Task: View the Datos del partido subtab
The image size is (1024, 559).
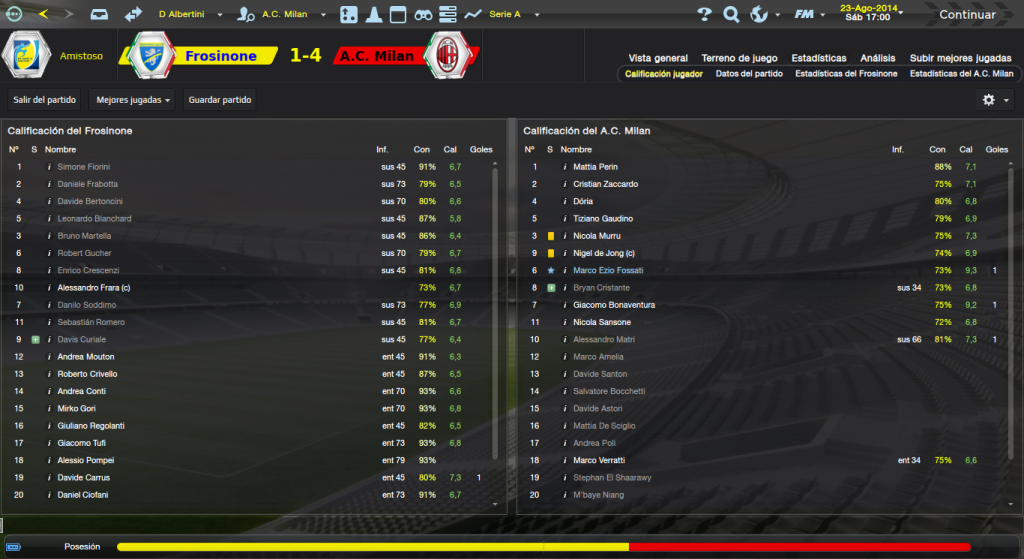Action: (x=749, y=73)
